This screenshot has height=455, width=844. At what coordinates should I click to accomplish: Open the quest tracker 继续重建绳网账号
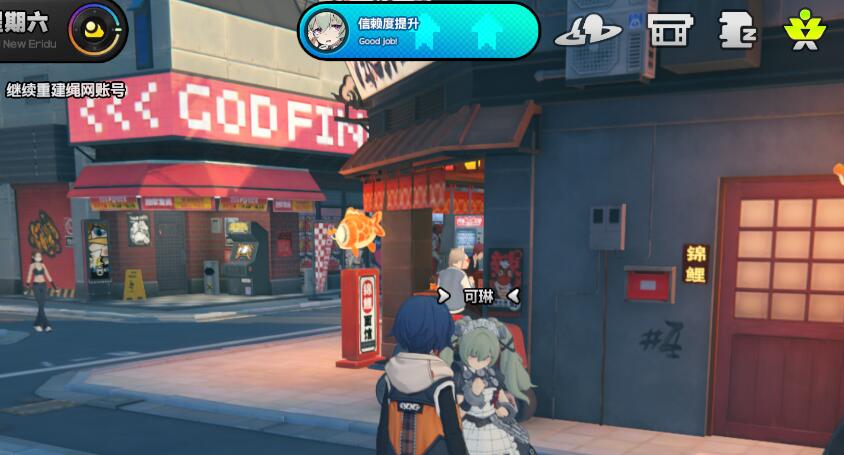[66, 91]
